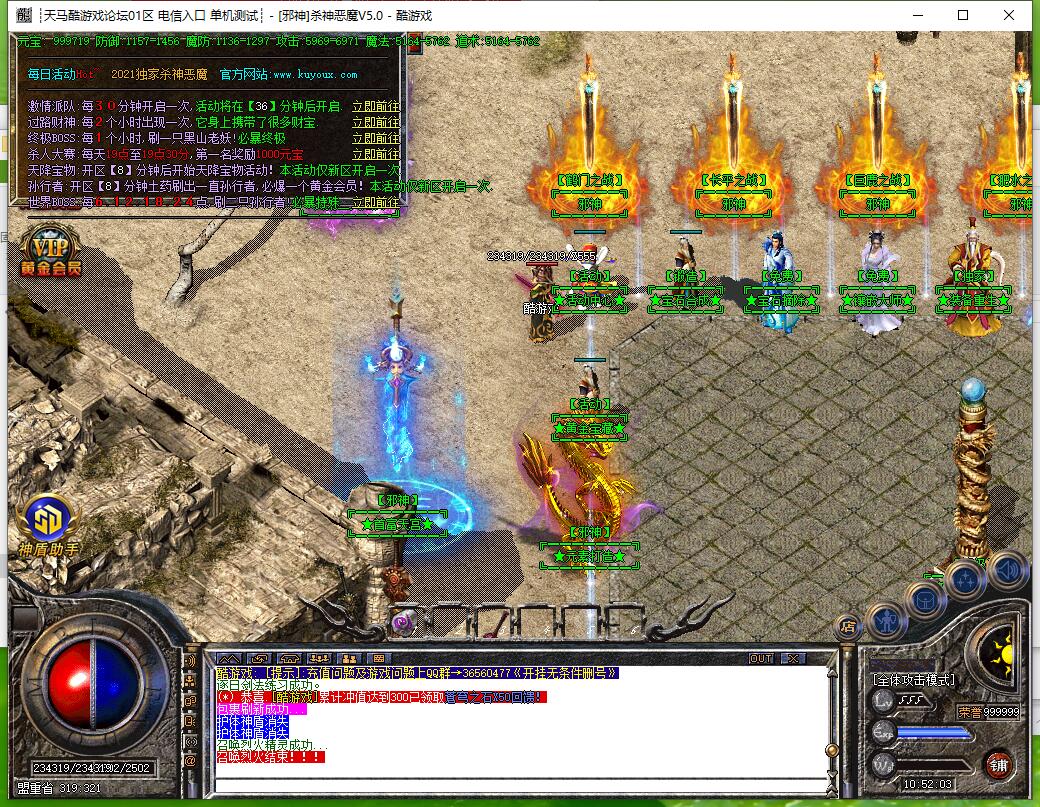The height and width of the screenshot is (807, 1040).
Task: Open the 店 shop button
Action: pos(847,628)
